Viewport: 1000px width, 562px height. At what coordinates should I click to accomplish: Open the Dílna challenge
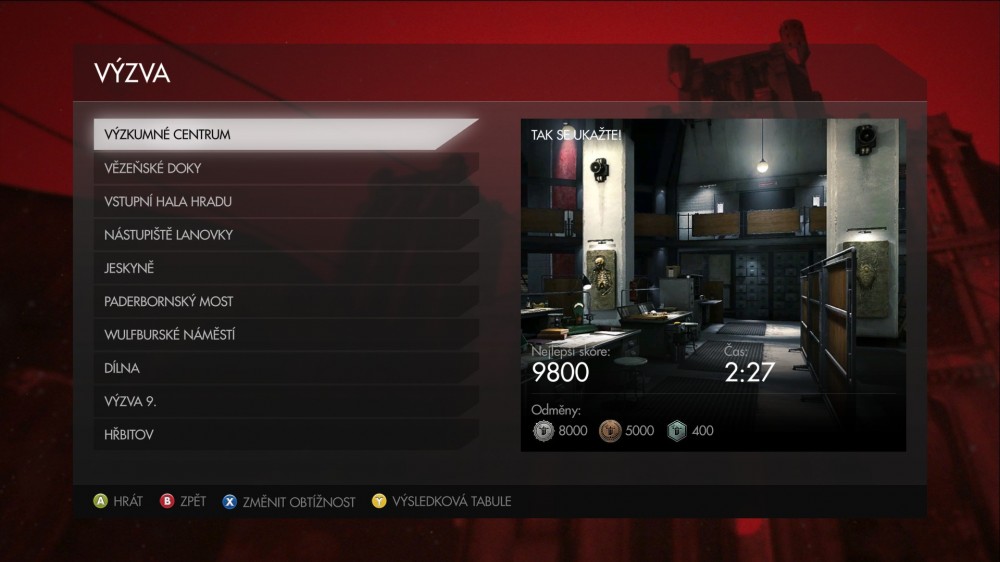coord(285,368)
